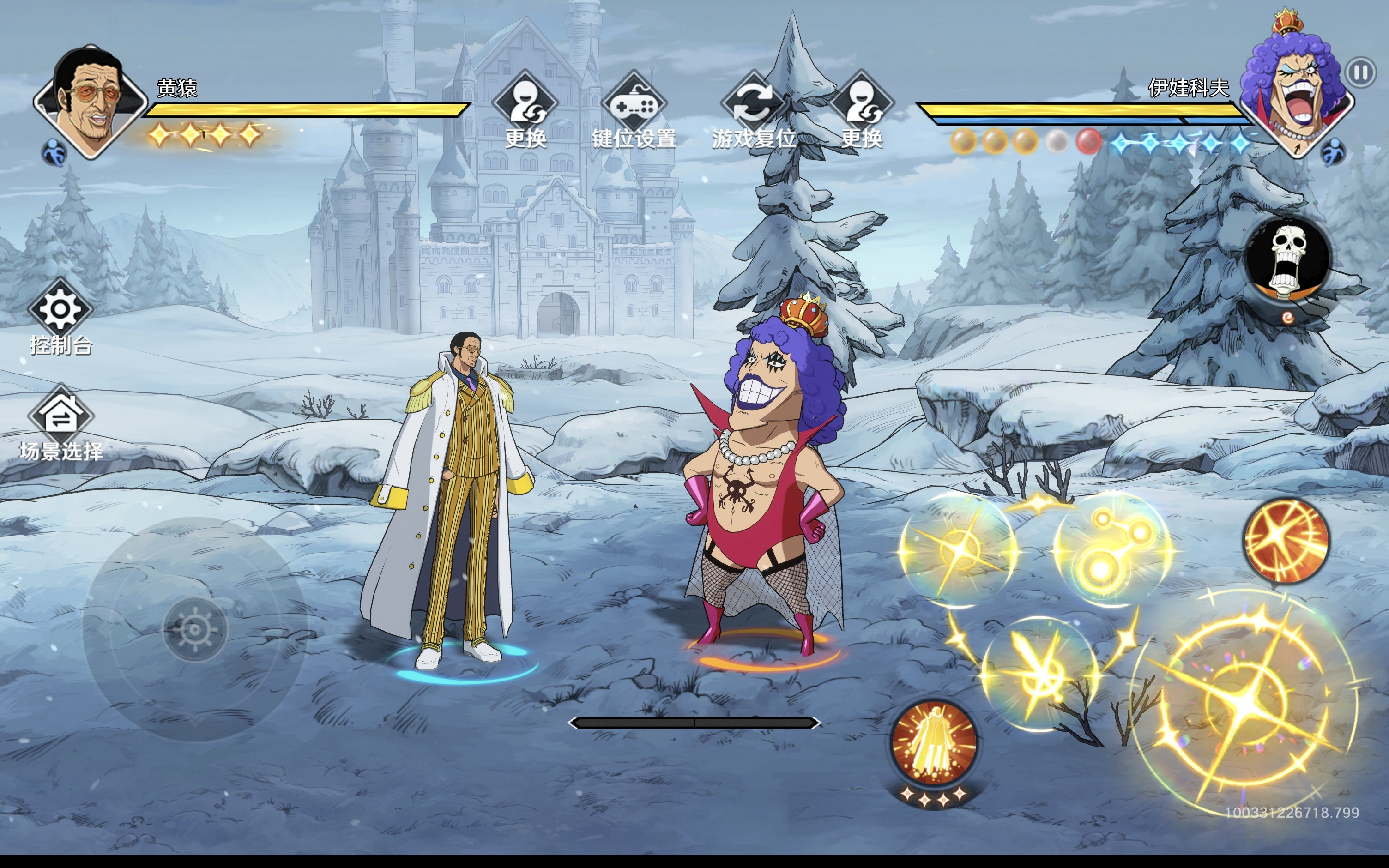Use the linked light orbs skill

point(1111,548)
